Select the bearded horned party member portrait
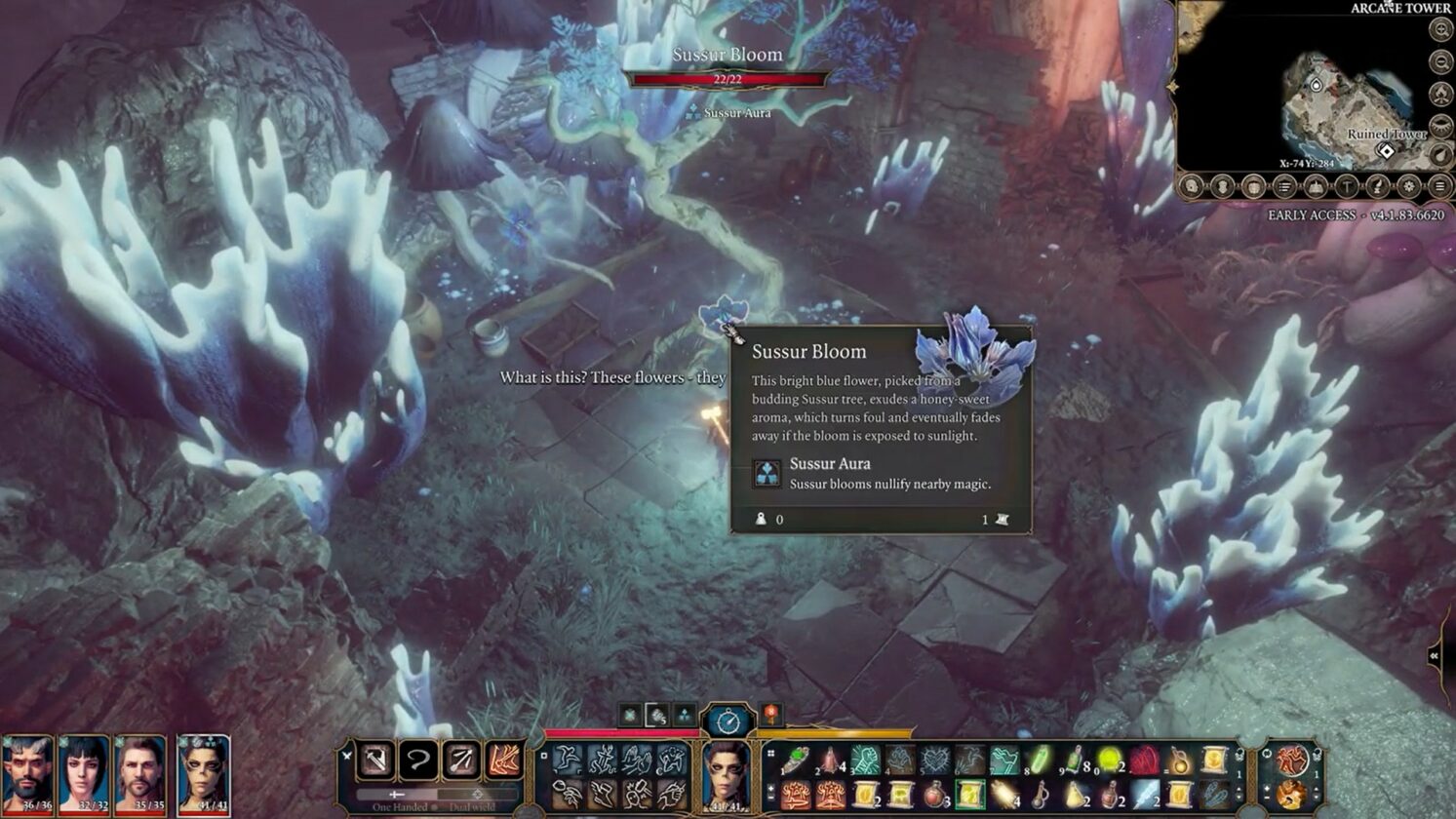The width and height of the screenshot is (1456, 819). [27, 775]
